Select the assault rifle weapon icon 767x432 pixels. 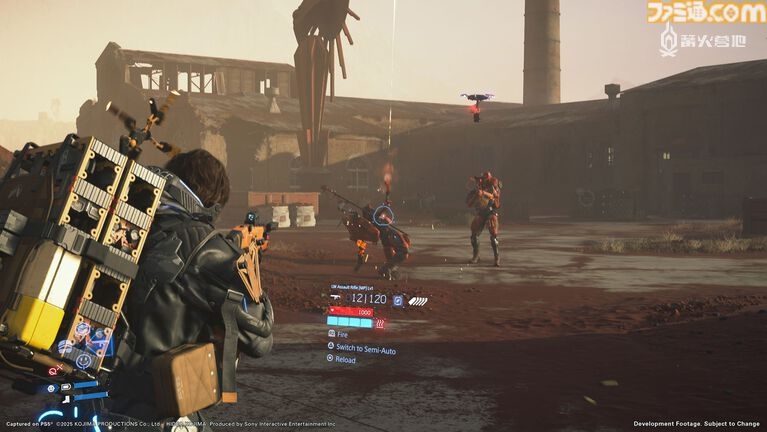(x=335, y=299)
